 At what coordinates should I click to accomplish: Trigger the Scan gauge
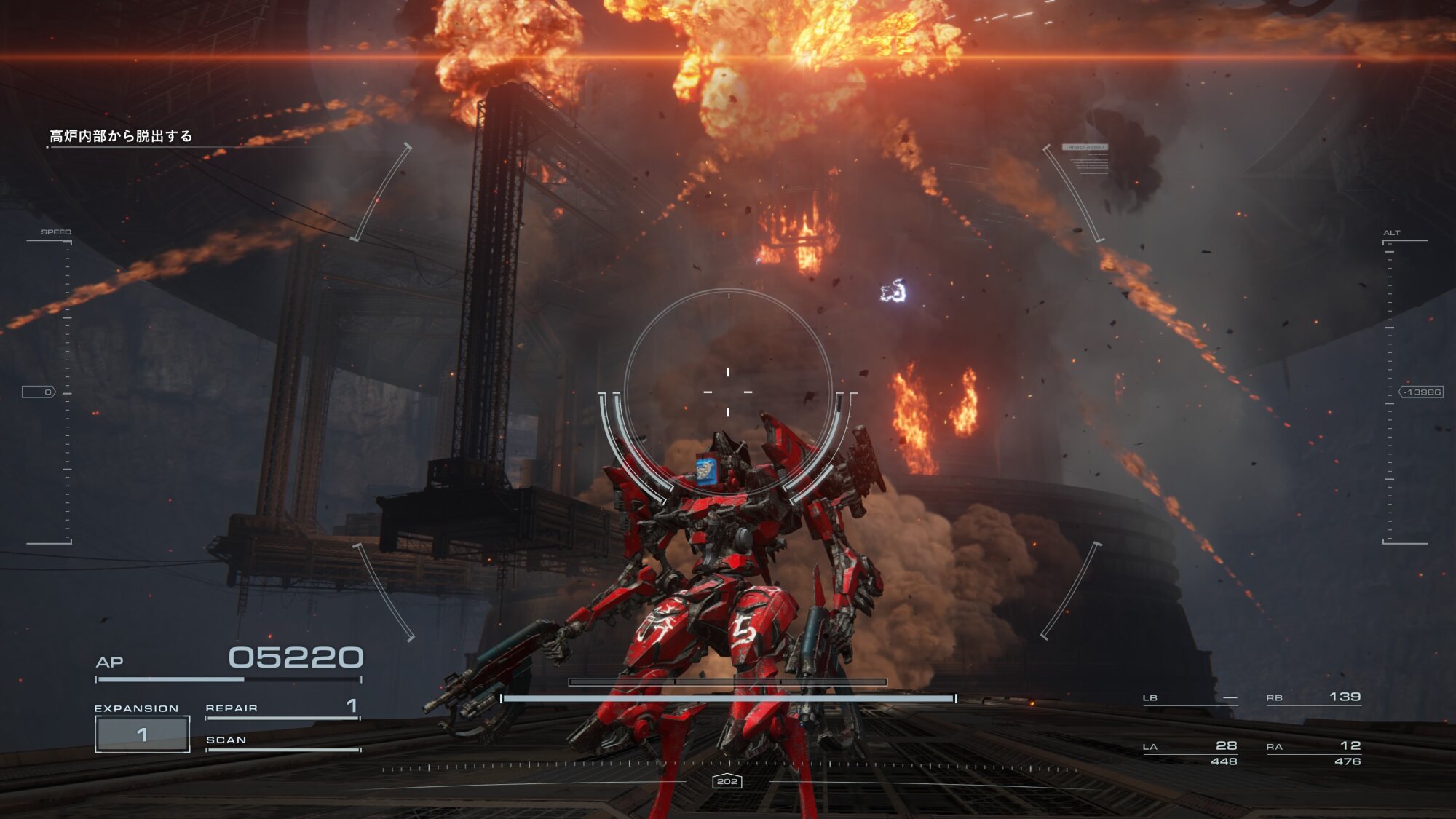282,741
